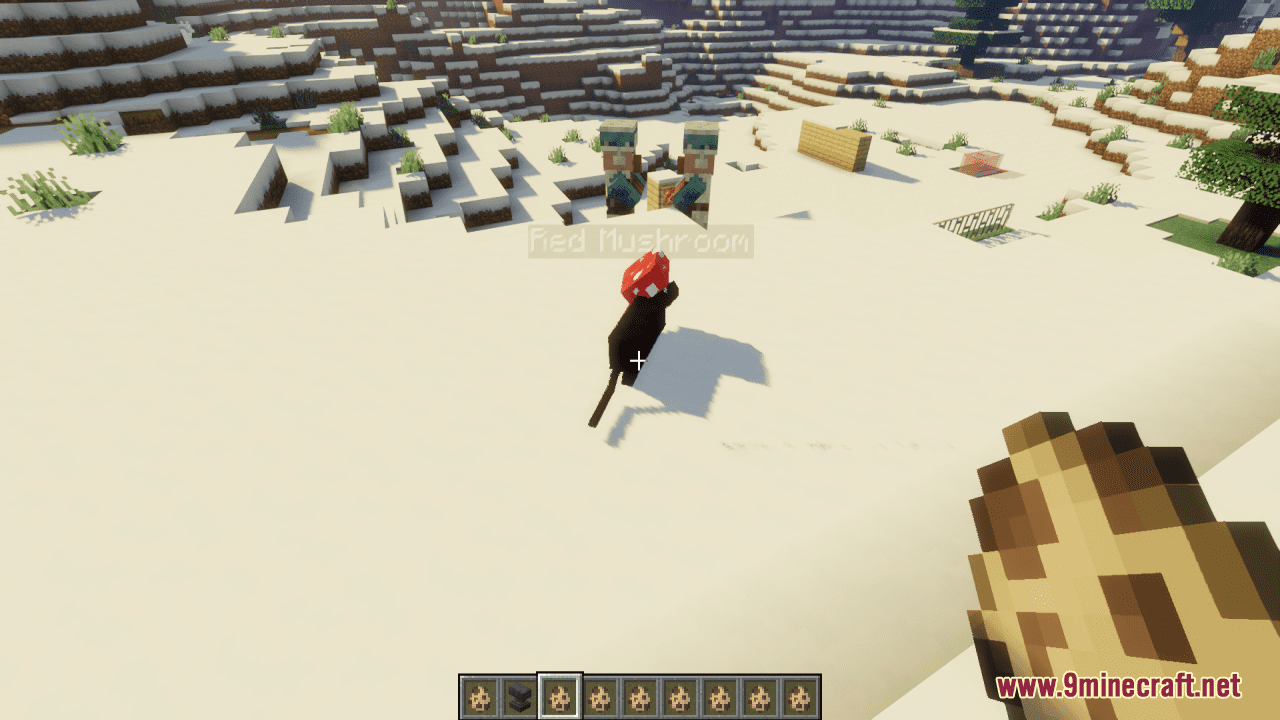Click the highlighted third hotbar slot

(558, 690)
